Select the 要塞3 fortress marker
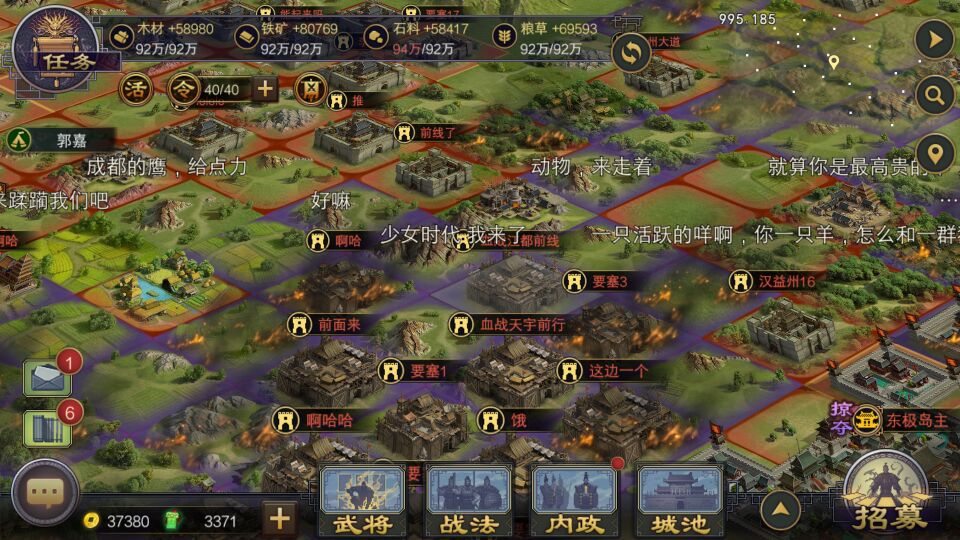The width and height of the screenshot is (960, 540). point(598,282)
